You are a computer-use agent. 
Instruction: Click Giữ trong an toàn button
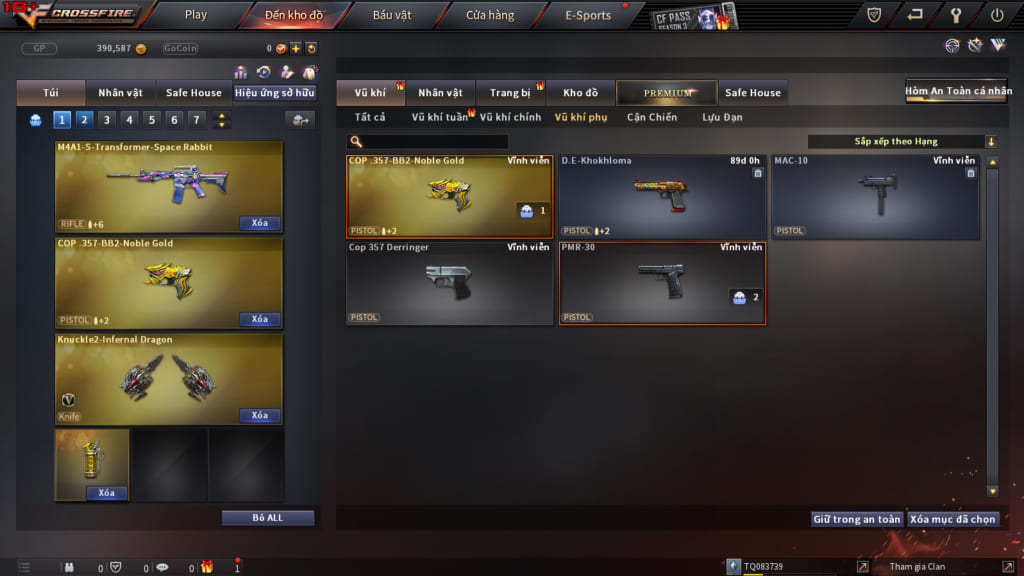tap(857, 519)
